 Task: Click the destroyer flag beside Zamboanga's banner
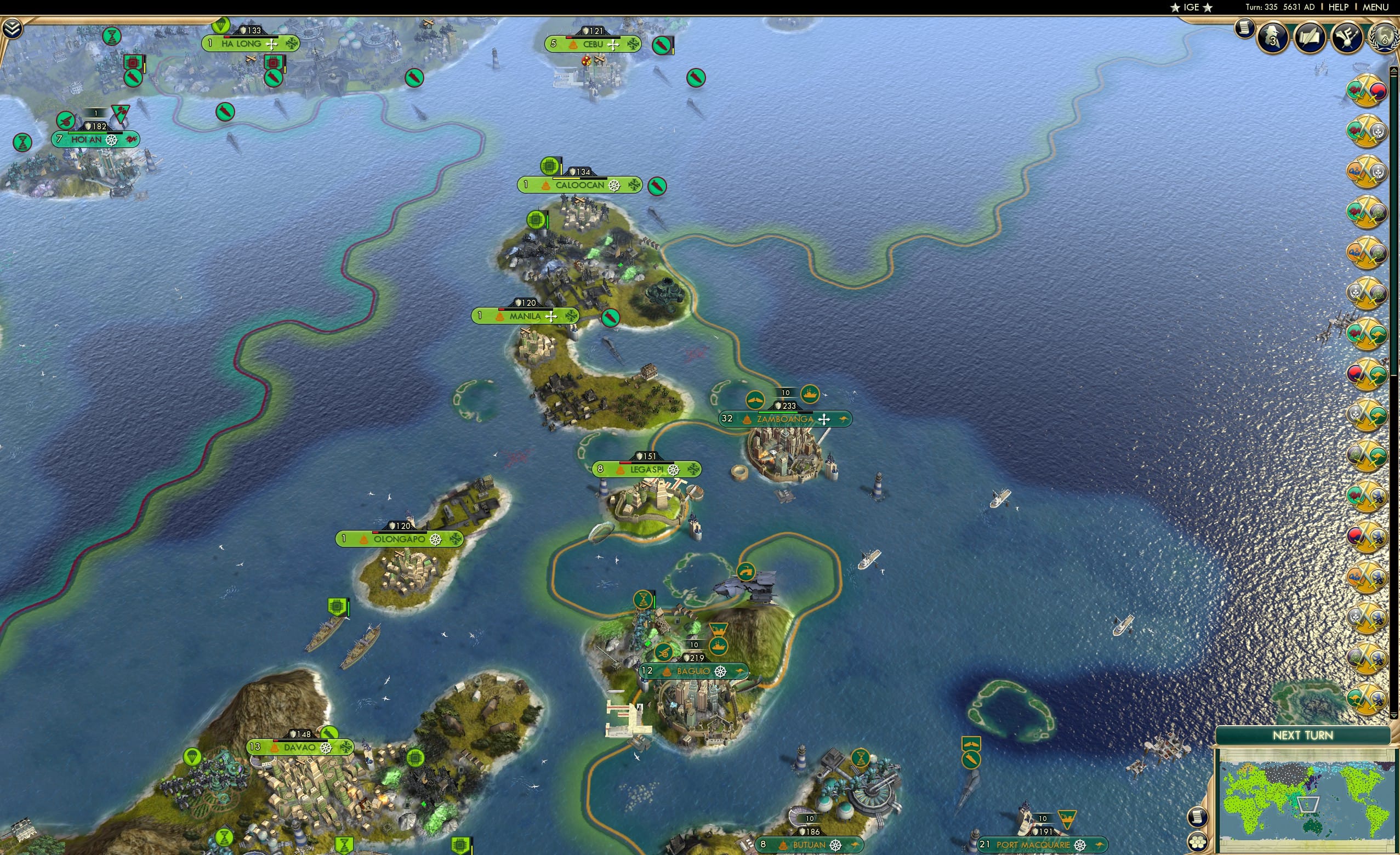tap(811, 394)
